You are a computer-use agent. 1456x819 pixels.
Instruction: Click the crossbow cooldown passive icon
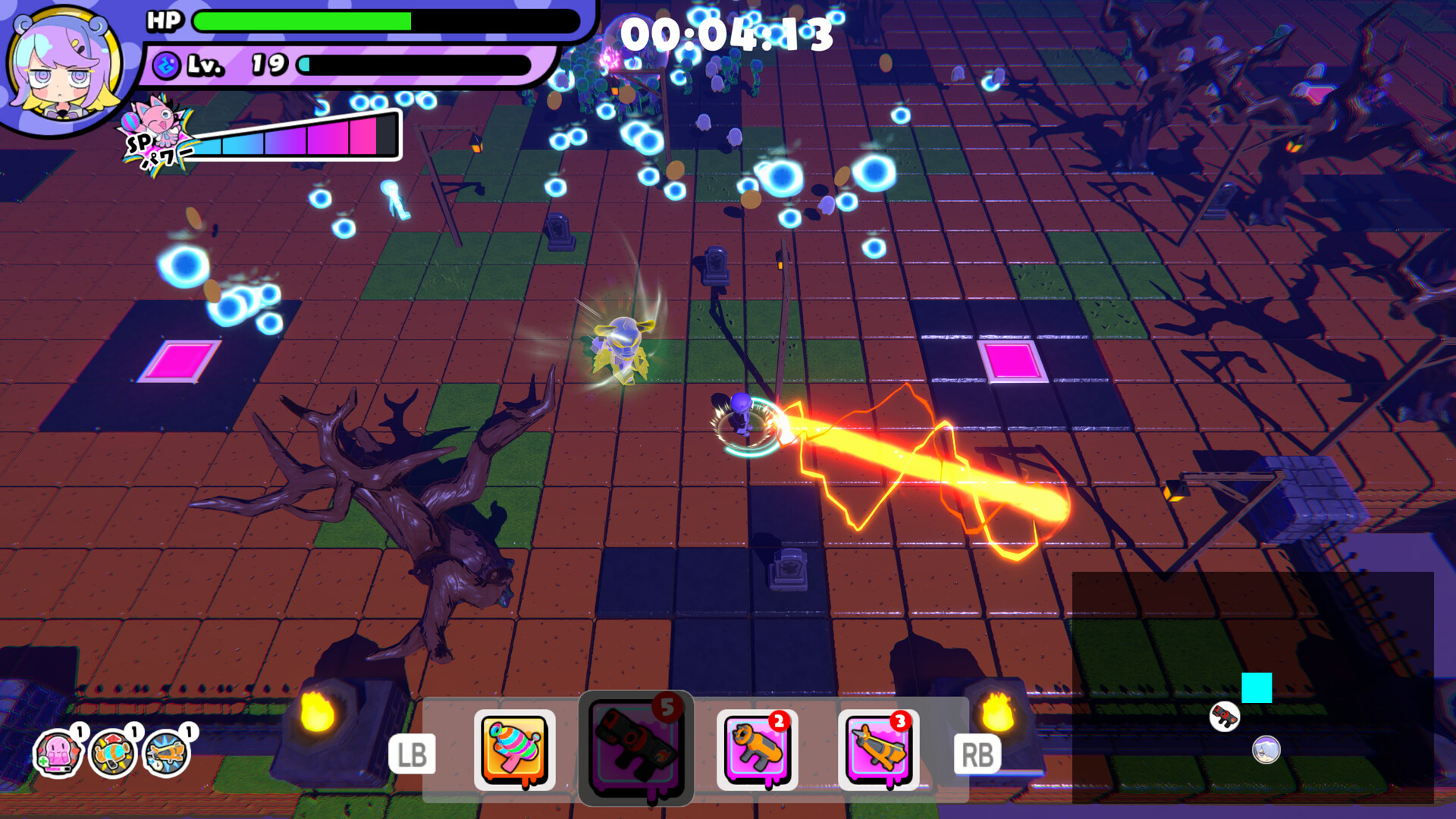point(166,753)
